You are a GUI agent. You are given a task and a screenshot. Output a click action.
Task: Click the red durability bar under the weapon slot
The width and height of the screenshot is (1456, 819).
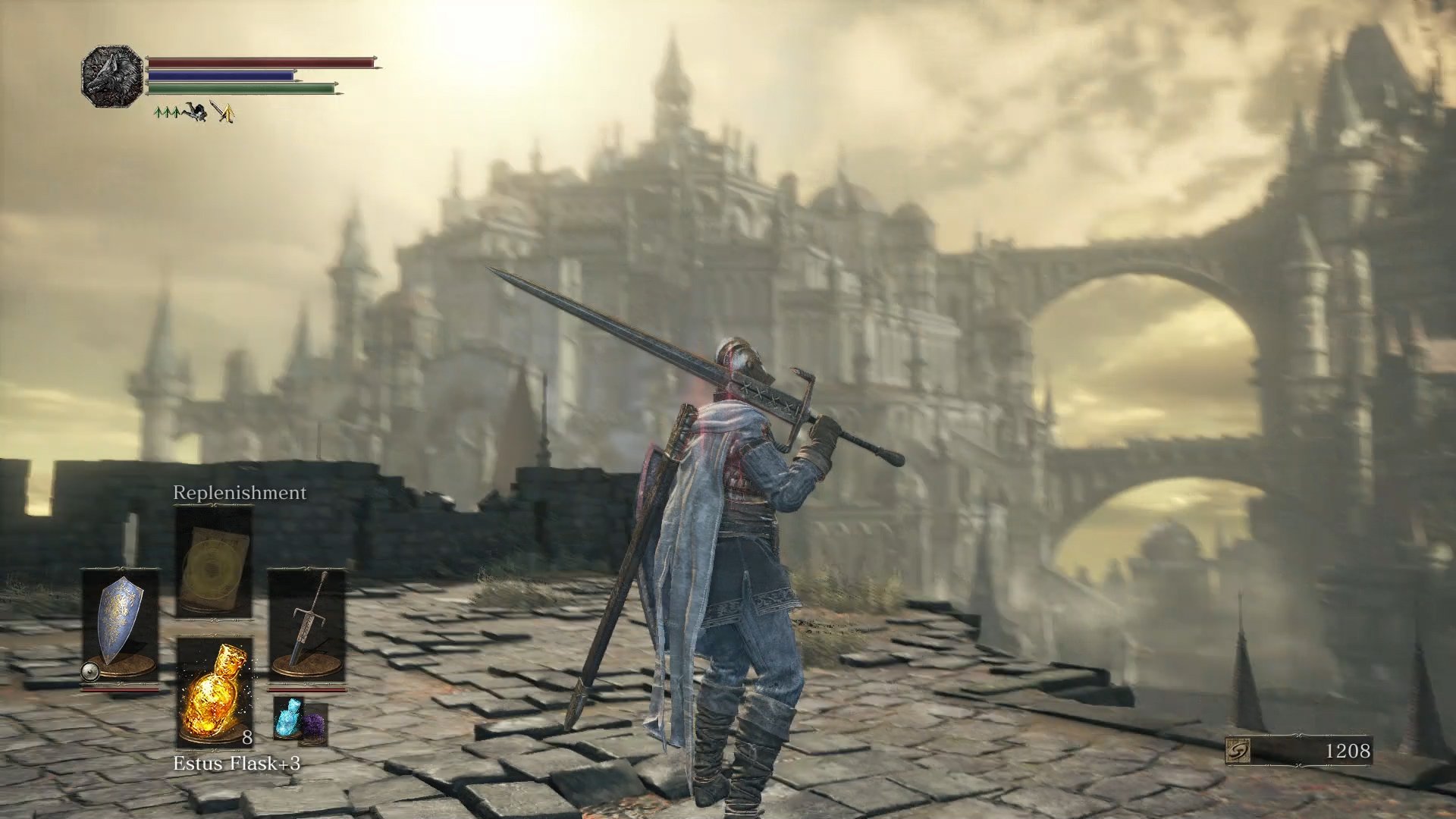point(309,690)
